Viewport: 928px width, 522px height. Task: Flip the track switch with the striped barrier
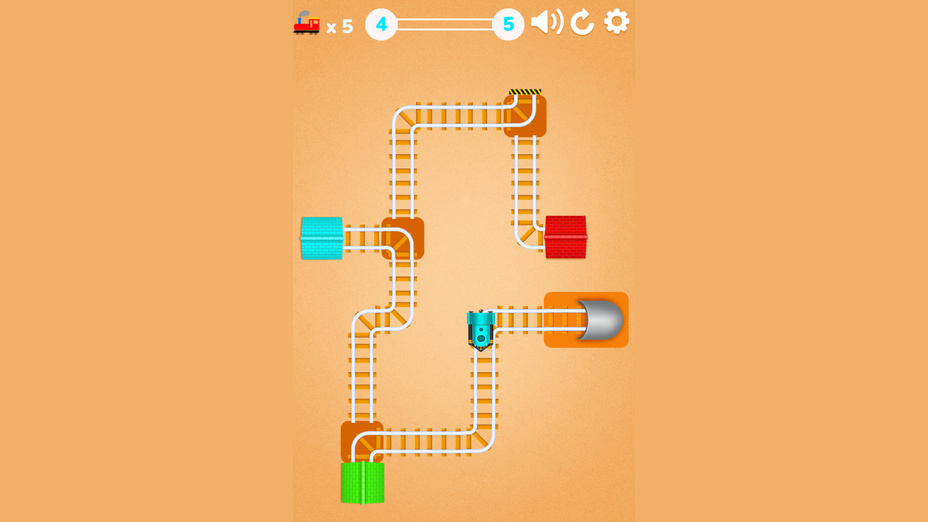(x=525, y=115)
